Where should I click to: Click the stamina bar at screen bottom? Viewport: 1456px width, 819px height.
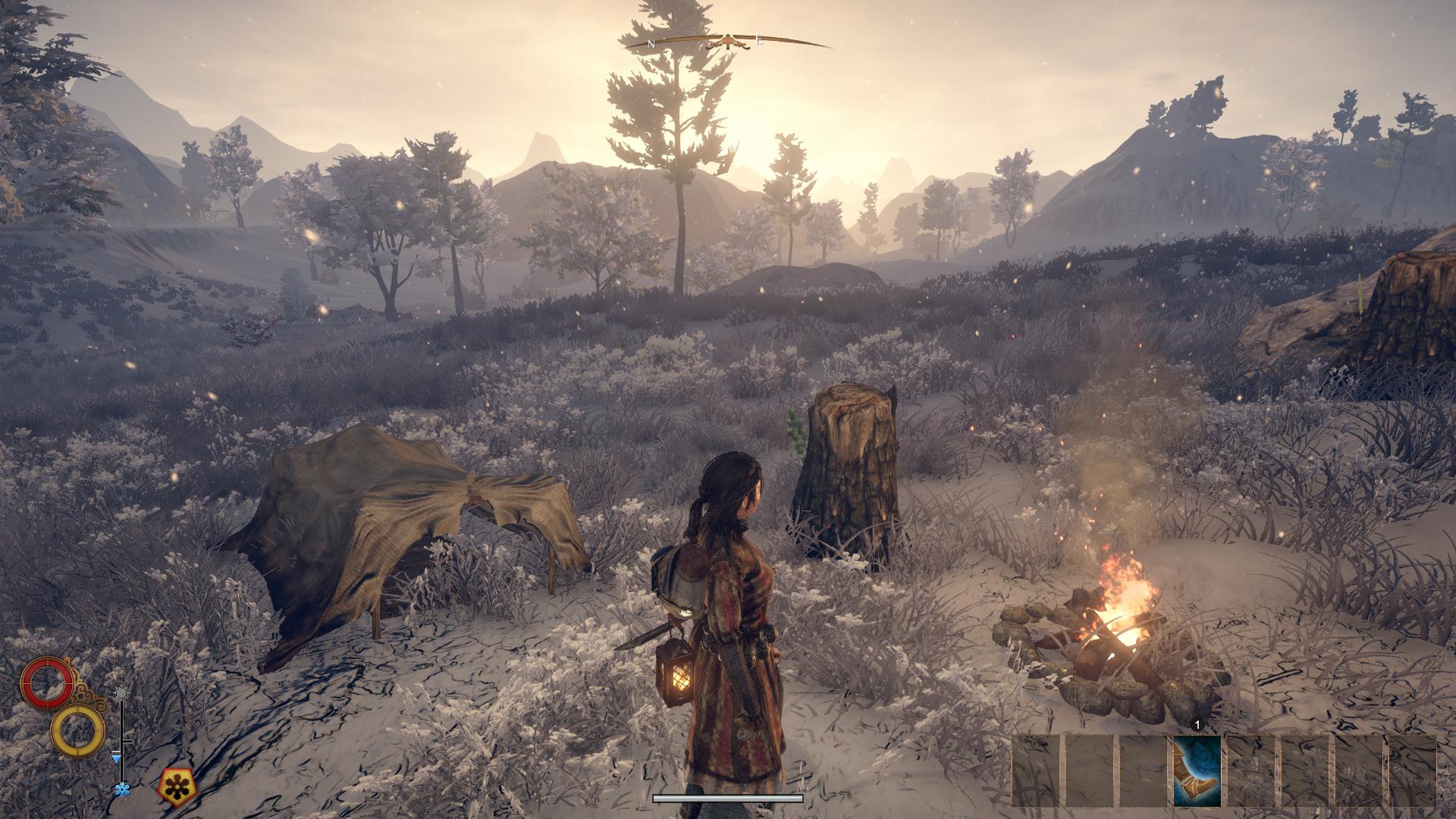point(728,798)
